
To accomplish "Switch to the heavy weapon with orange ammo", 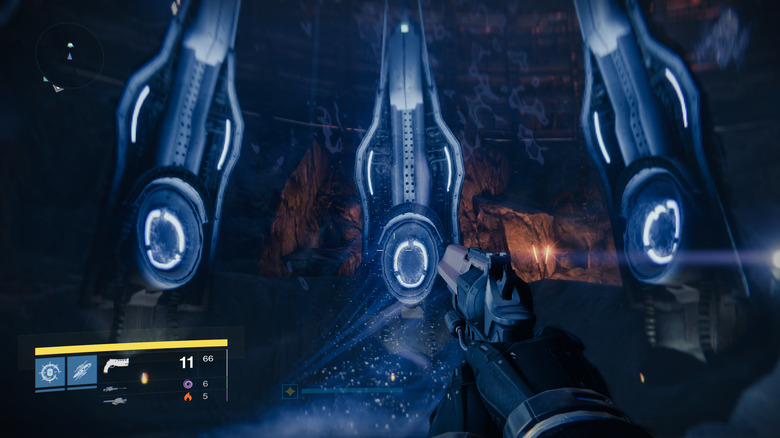I will (115, 399).
